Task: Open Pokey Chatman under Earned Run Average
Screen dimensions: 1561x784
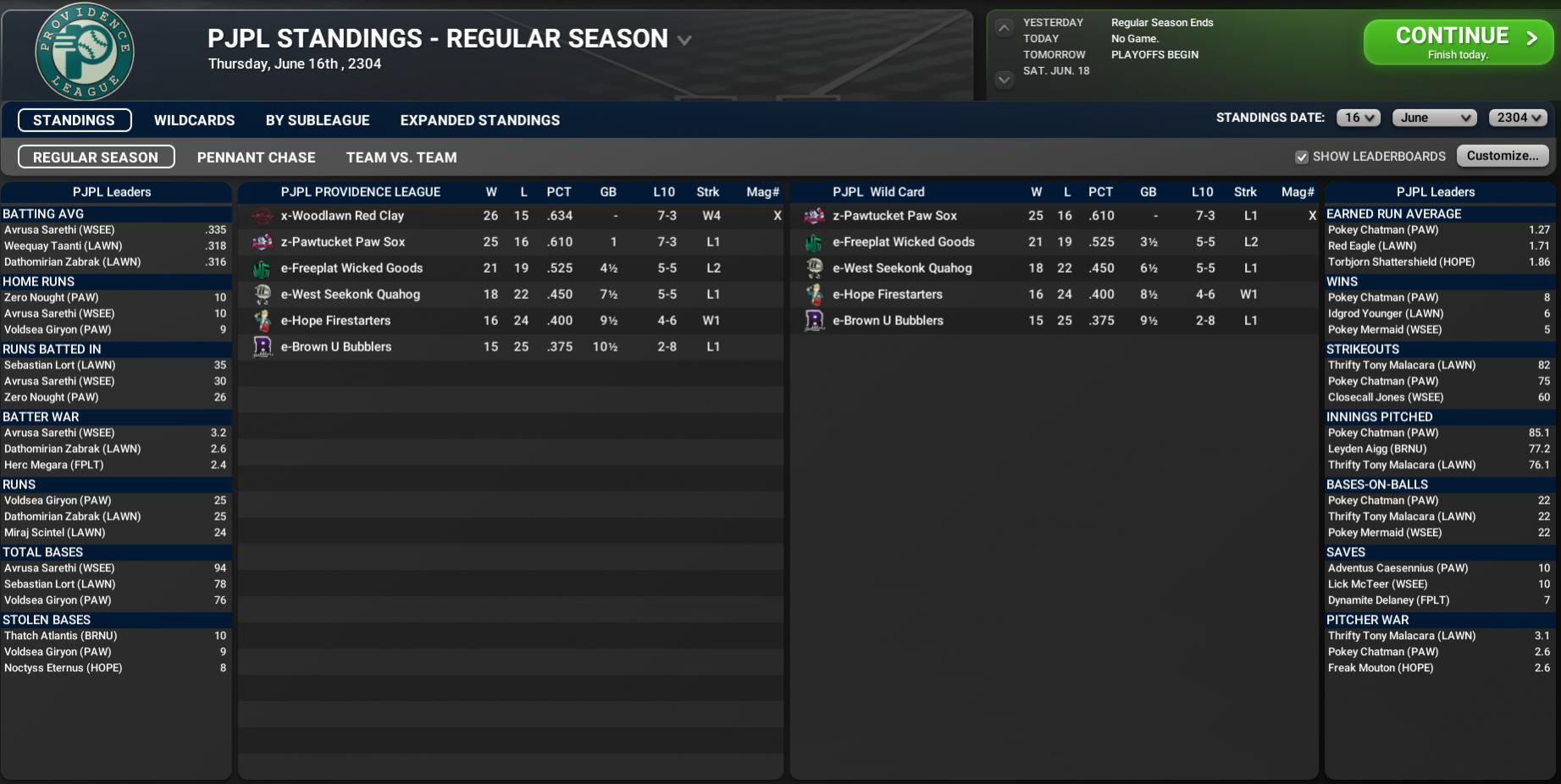Action: coord(1383,230)
